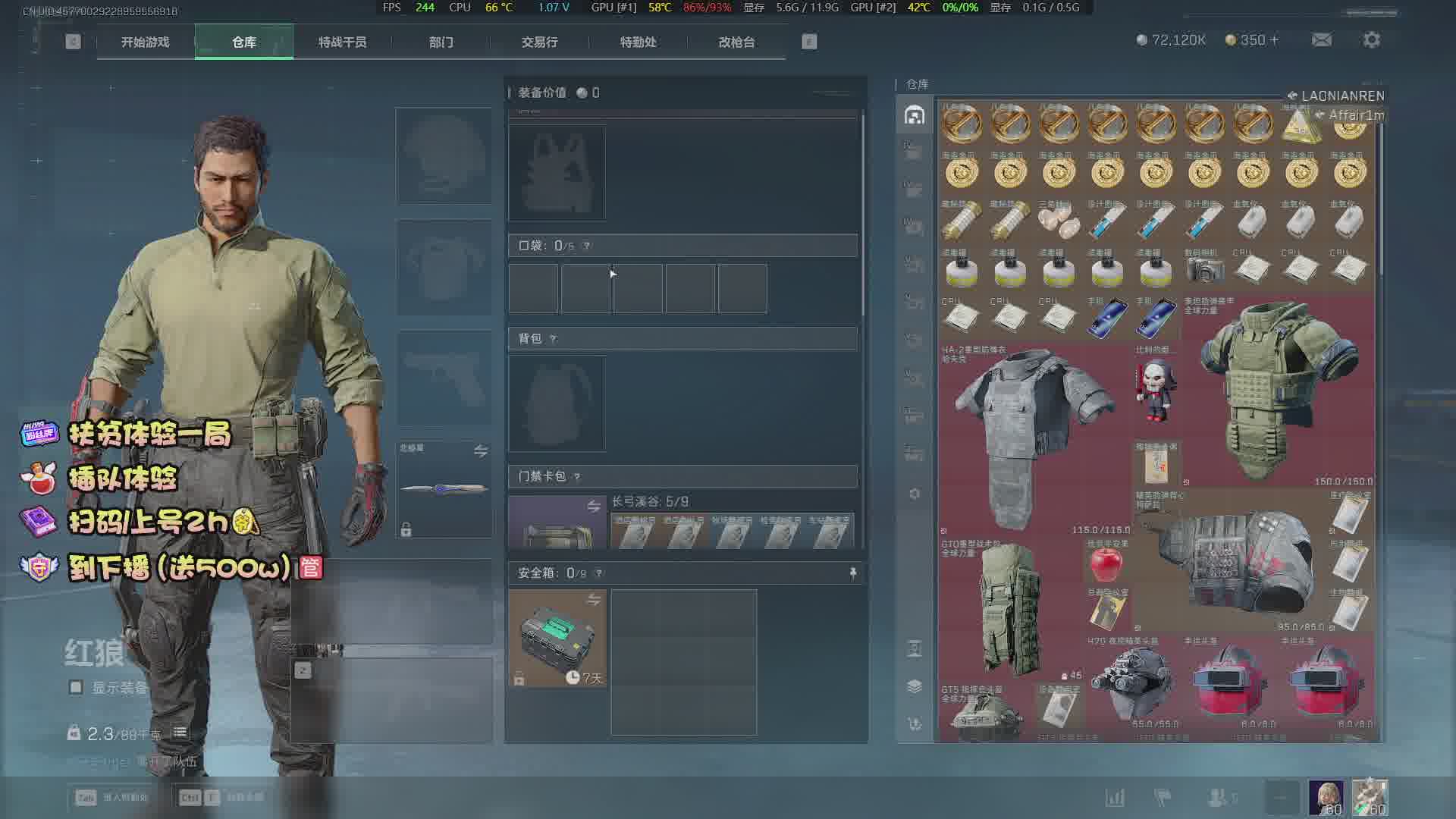Go to the 交易行 market tab
This screenshot has width=1456, height=819.
(x=539, y=42)
